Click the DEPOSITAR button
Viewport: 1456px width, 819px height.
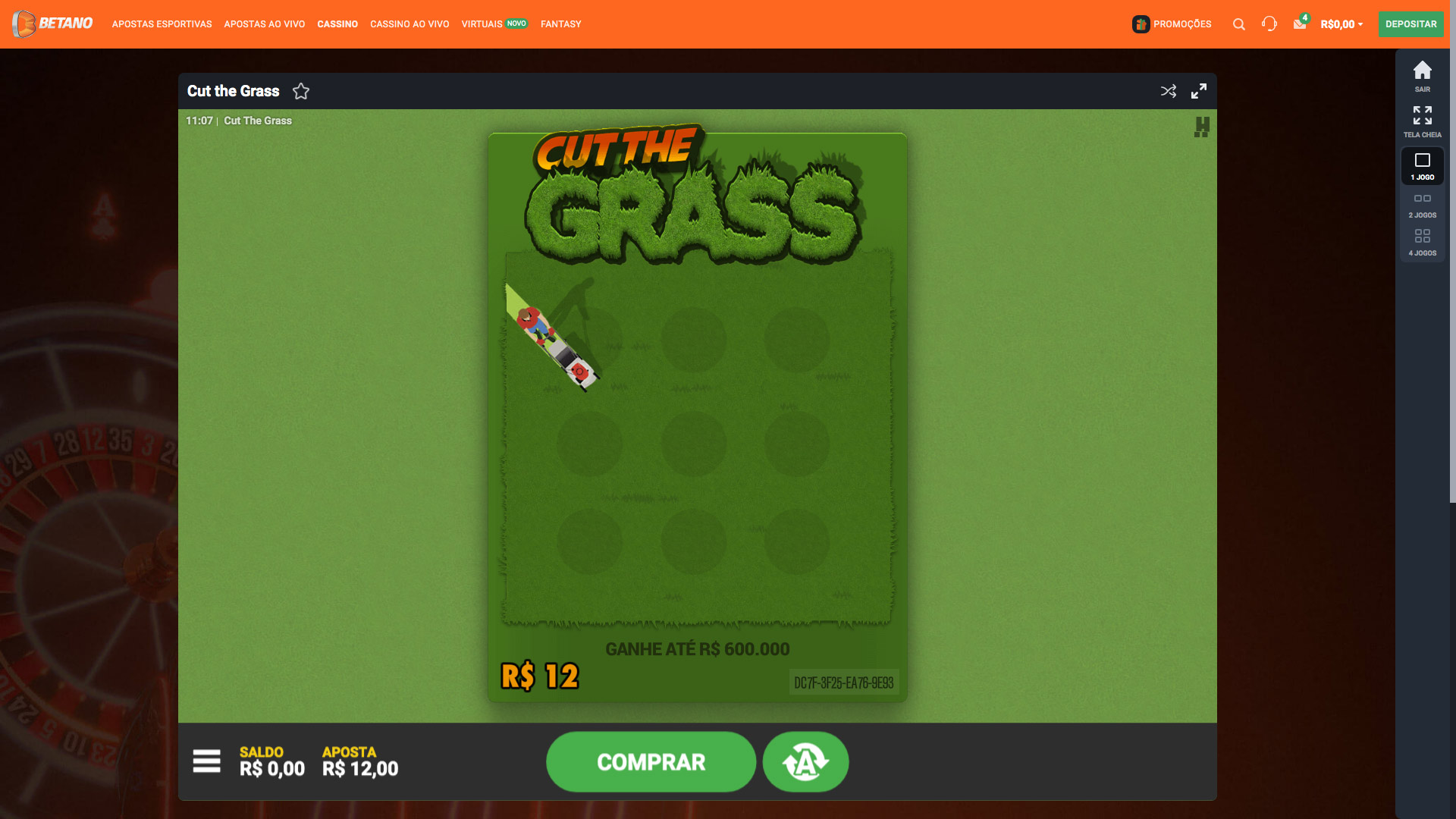(x=1410, y=24)
